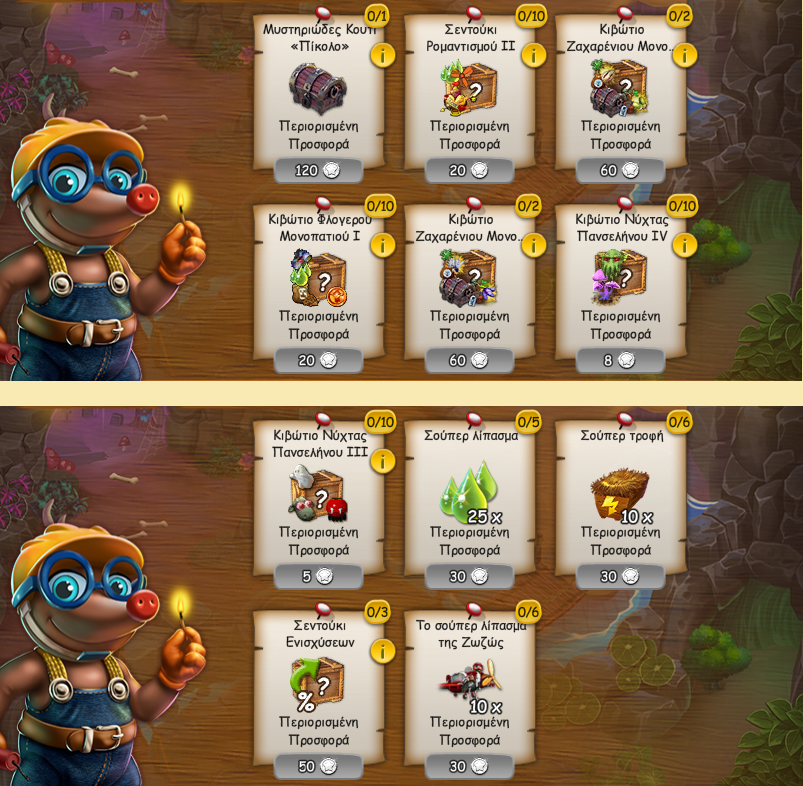Buy Μυστηριώδες Κουτί «Πίκολο» for 120
Screen dimensions: 803x786
click(x=318, y=171)
